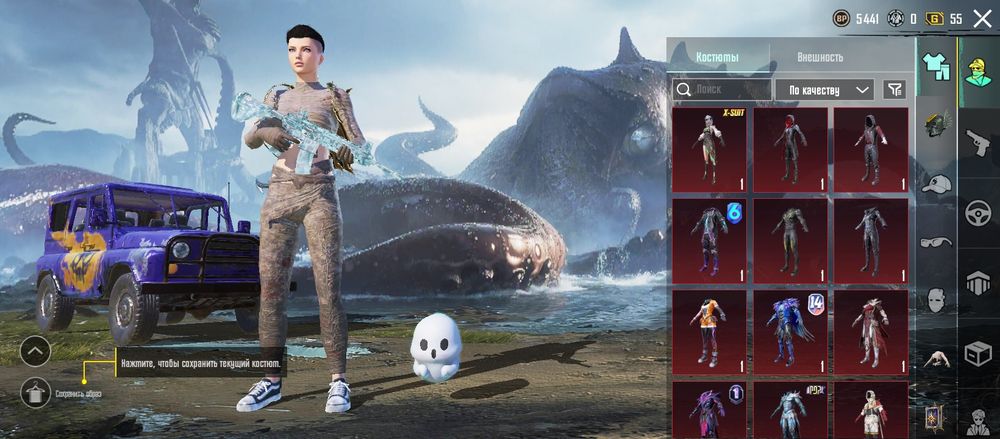The width and height of the screenshot is (1000, 439).
Task: Open the filter funnel button
Action: (894, 90)
